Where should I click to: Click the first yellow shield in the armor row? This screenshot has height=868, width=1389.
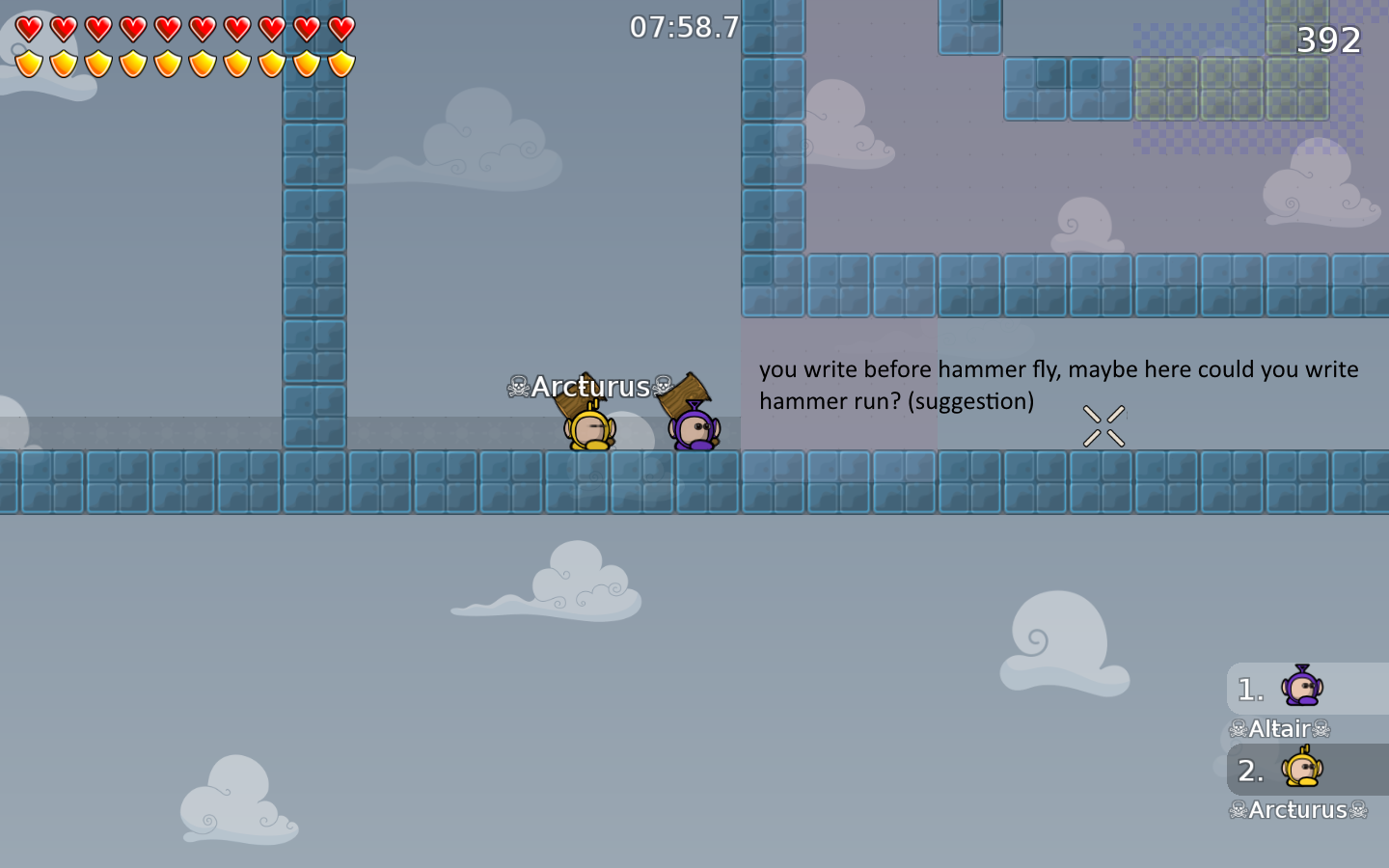click(28, 64)
